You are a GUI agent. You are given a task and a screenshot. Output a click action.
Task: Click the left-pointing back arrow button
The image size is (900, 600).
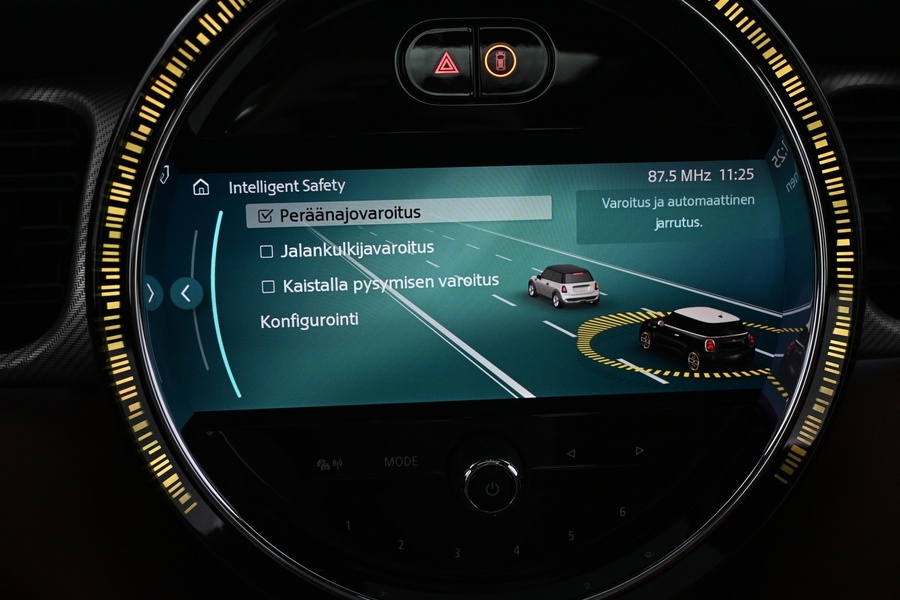[x=186, y=293]
